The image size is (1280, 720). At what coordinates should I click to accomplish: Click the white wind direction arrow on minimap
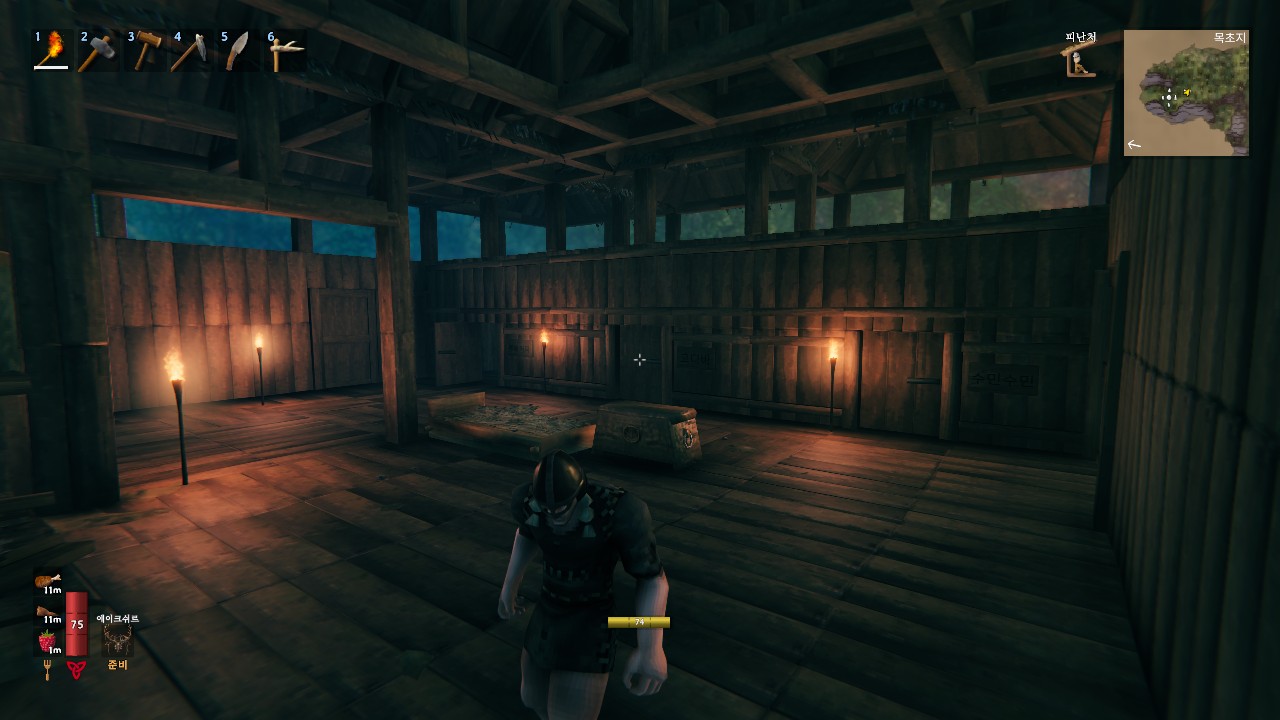click(x=1133, y=144)
